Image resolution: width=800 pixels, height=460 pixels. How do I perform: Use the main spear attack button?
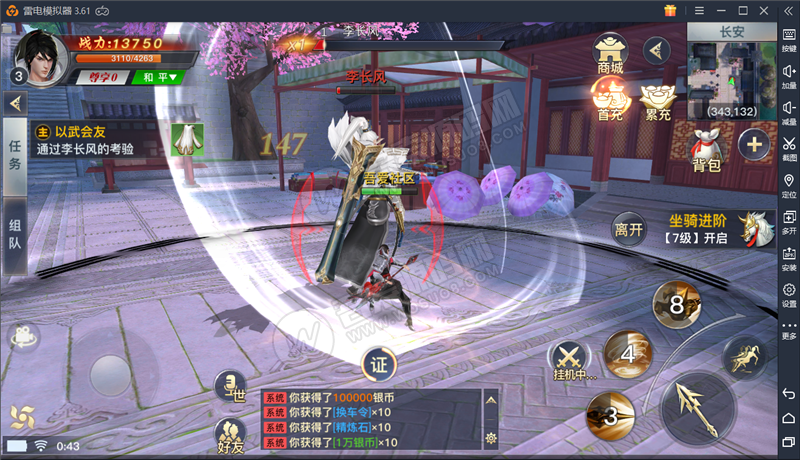pyautogui.click(x=699, y=409)
